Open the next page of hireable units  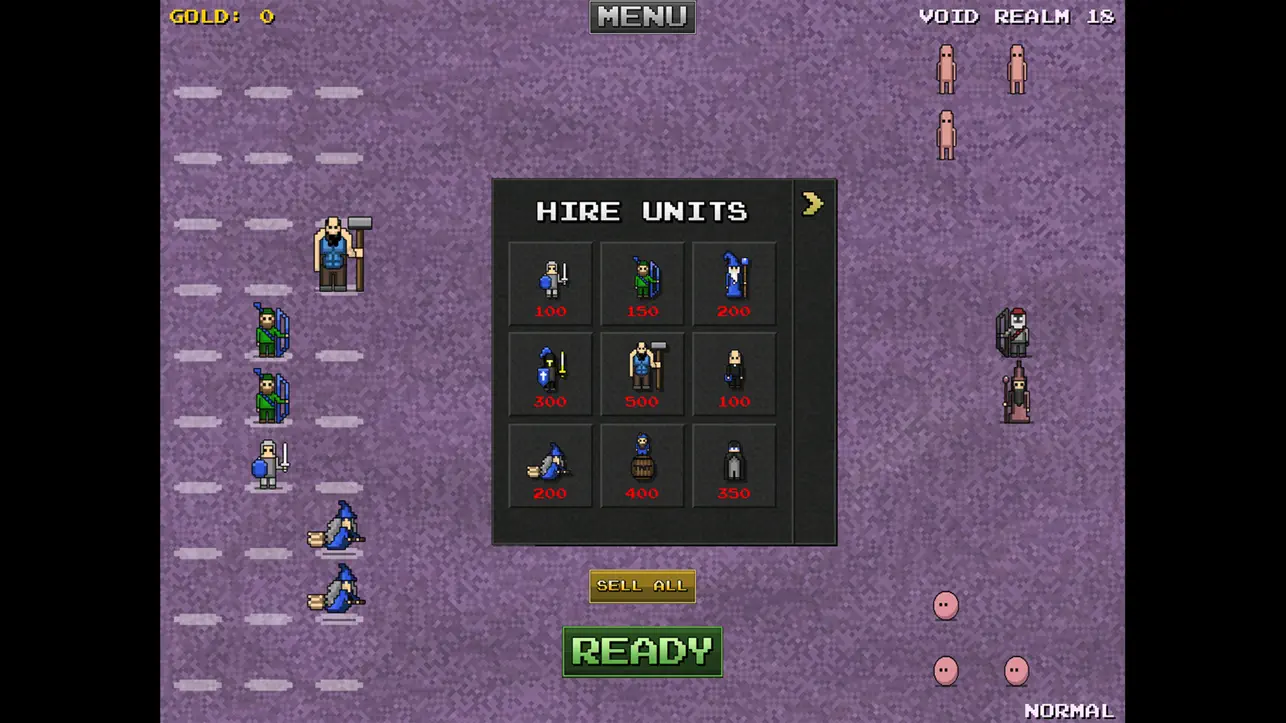[x=812, y=203]
